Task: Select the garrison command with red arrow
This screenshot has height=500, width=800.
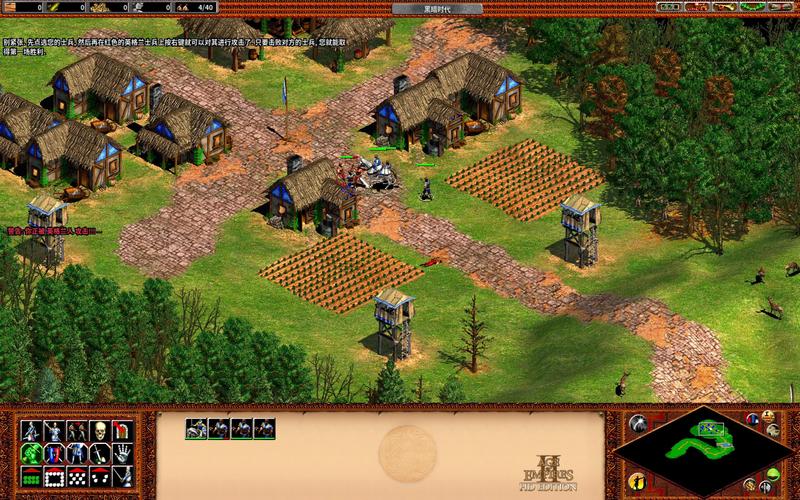Action: tap(124, 431)
